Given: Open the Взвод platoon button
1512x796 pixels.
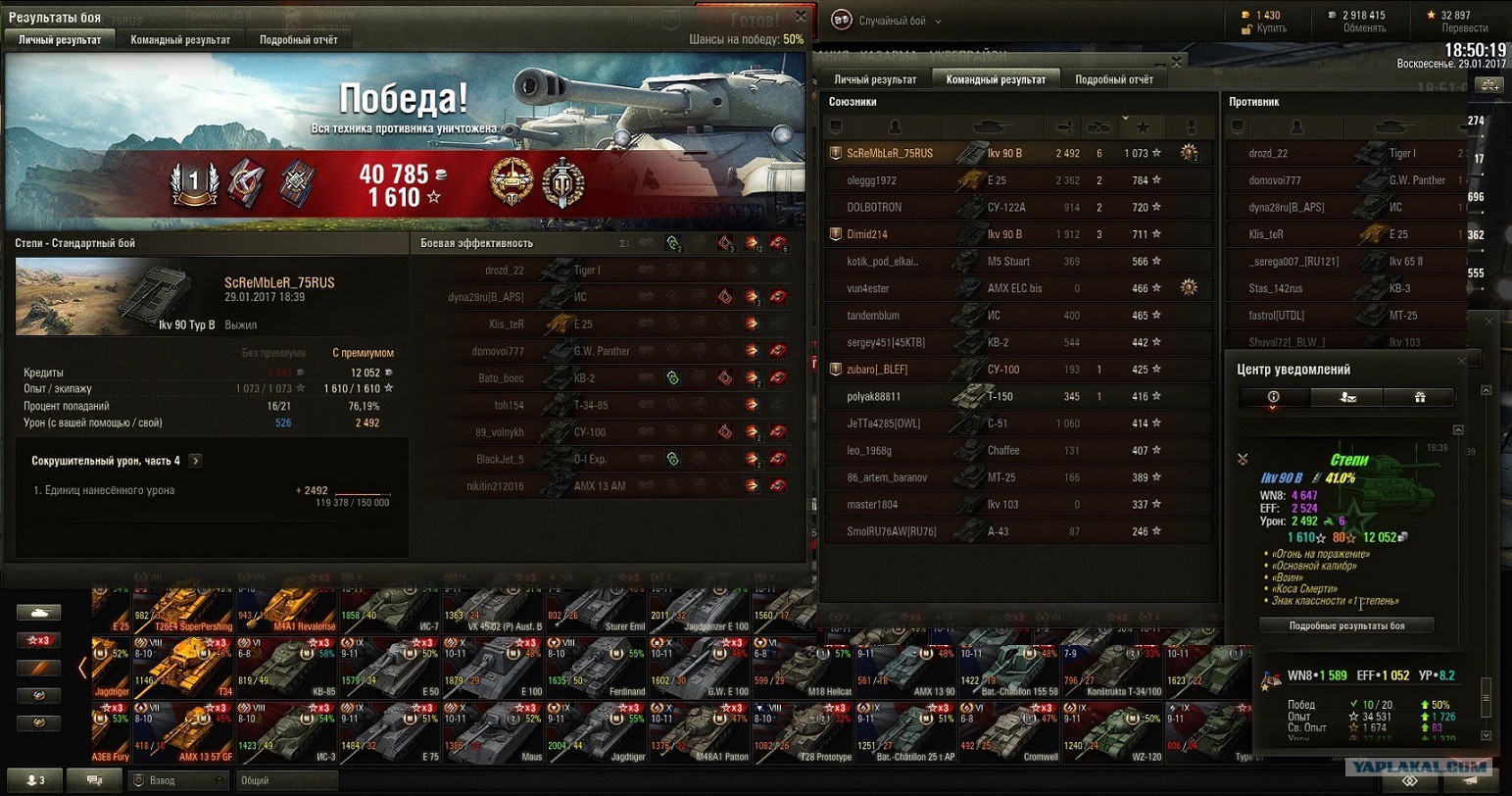Looking at the screenshot, I should (x=176, y=780).
